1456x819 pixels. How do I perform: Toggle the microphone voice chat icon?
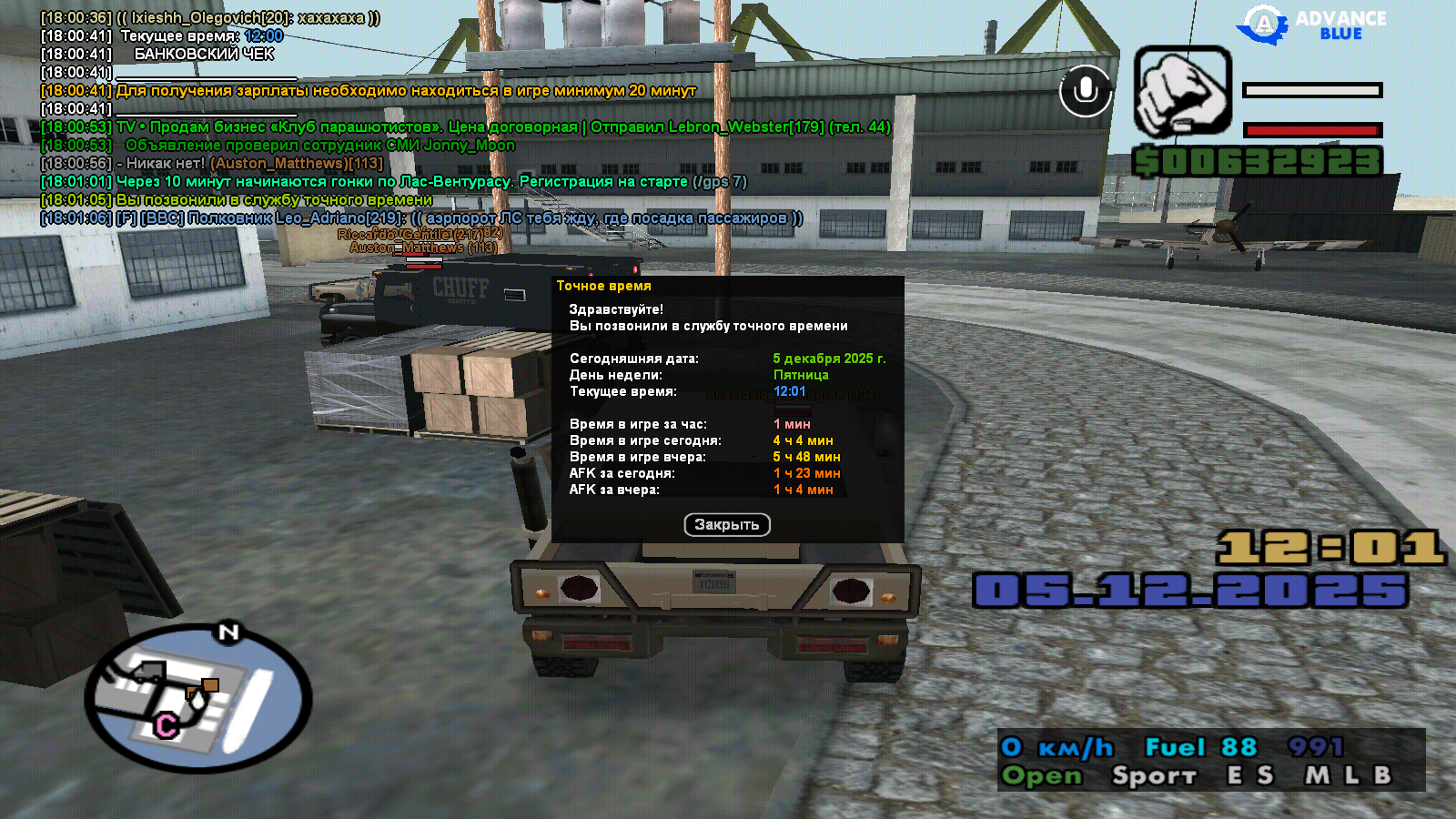click(1085, 91)
